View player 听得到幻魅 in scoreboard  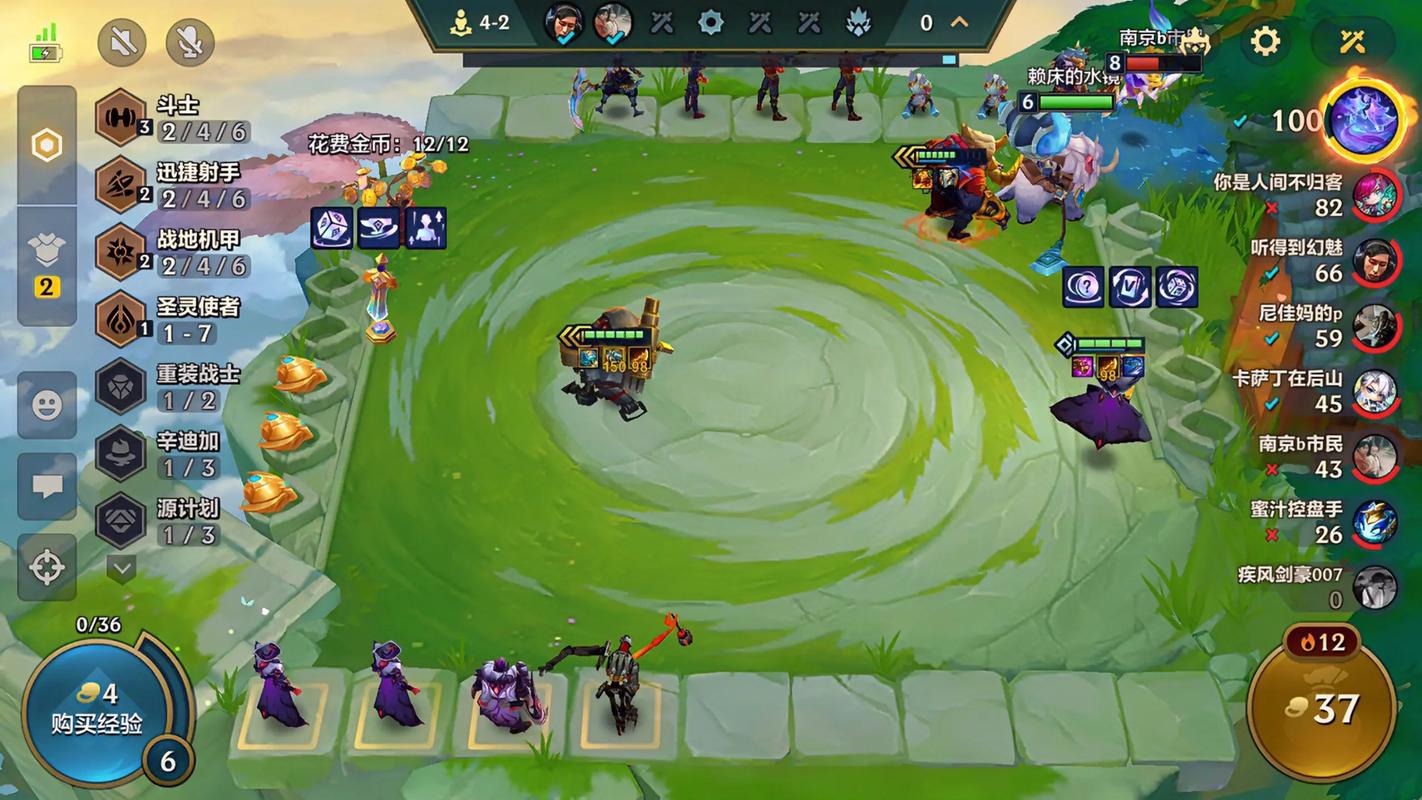(1375, 261)
